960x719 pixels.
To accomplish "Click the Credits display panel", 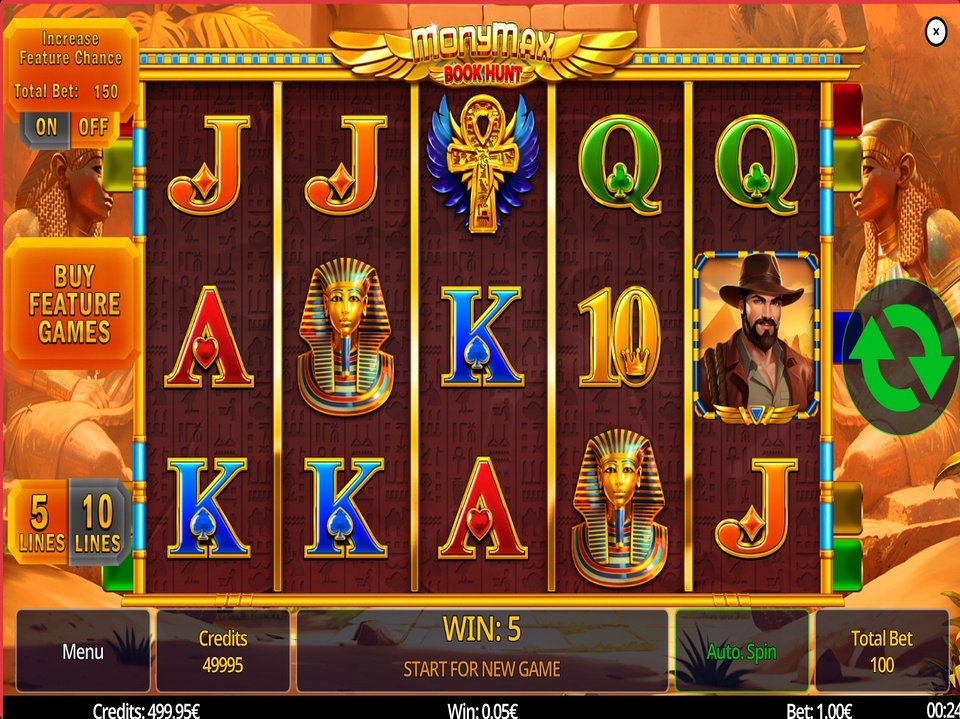I will [222, 651].
